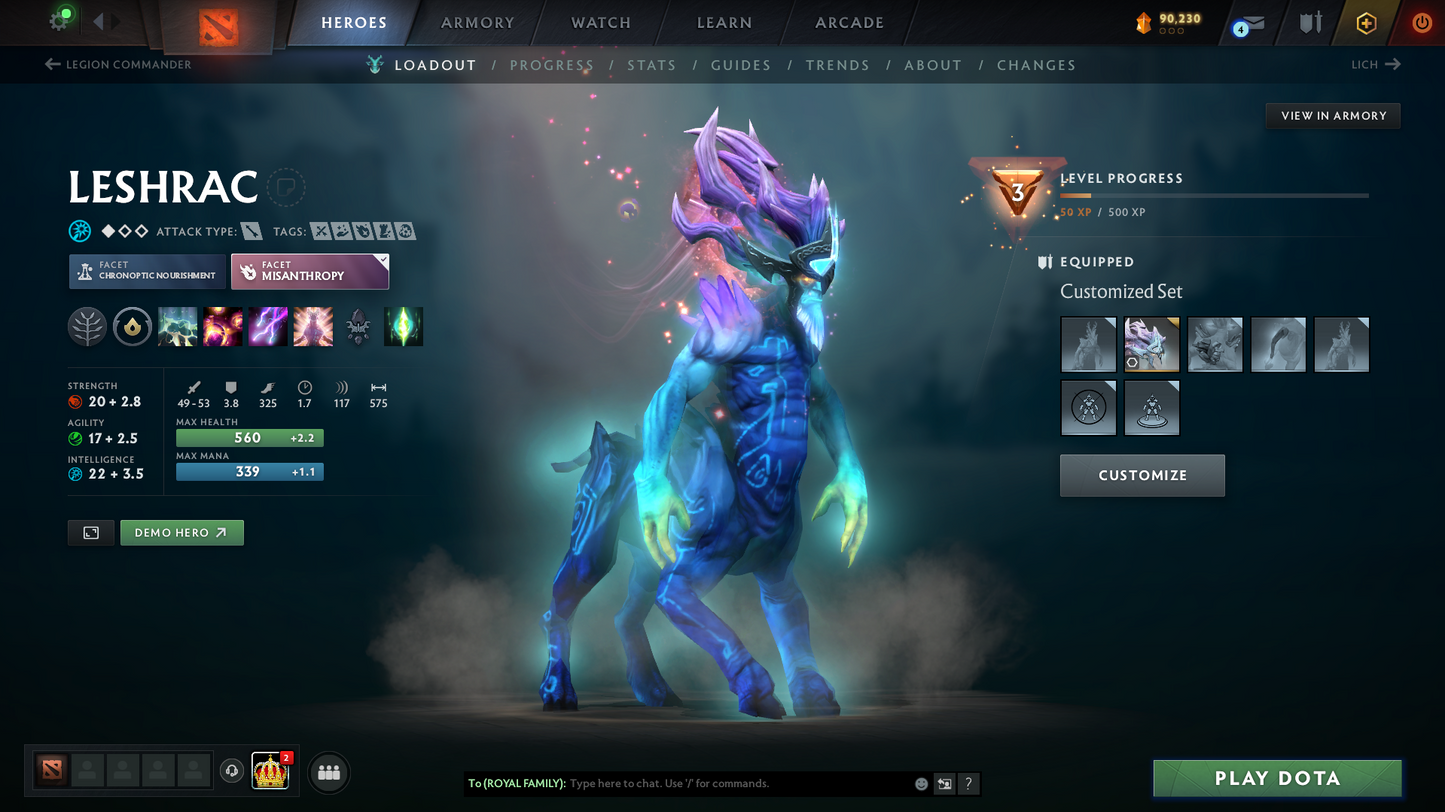Open the Customize loadout button

[x=1142, y=475]
